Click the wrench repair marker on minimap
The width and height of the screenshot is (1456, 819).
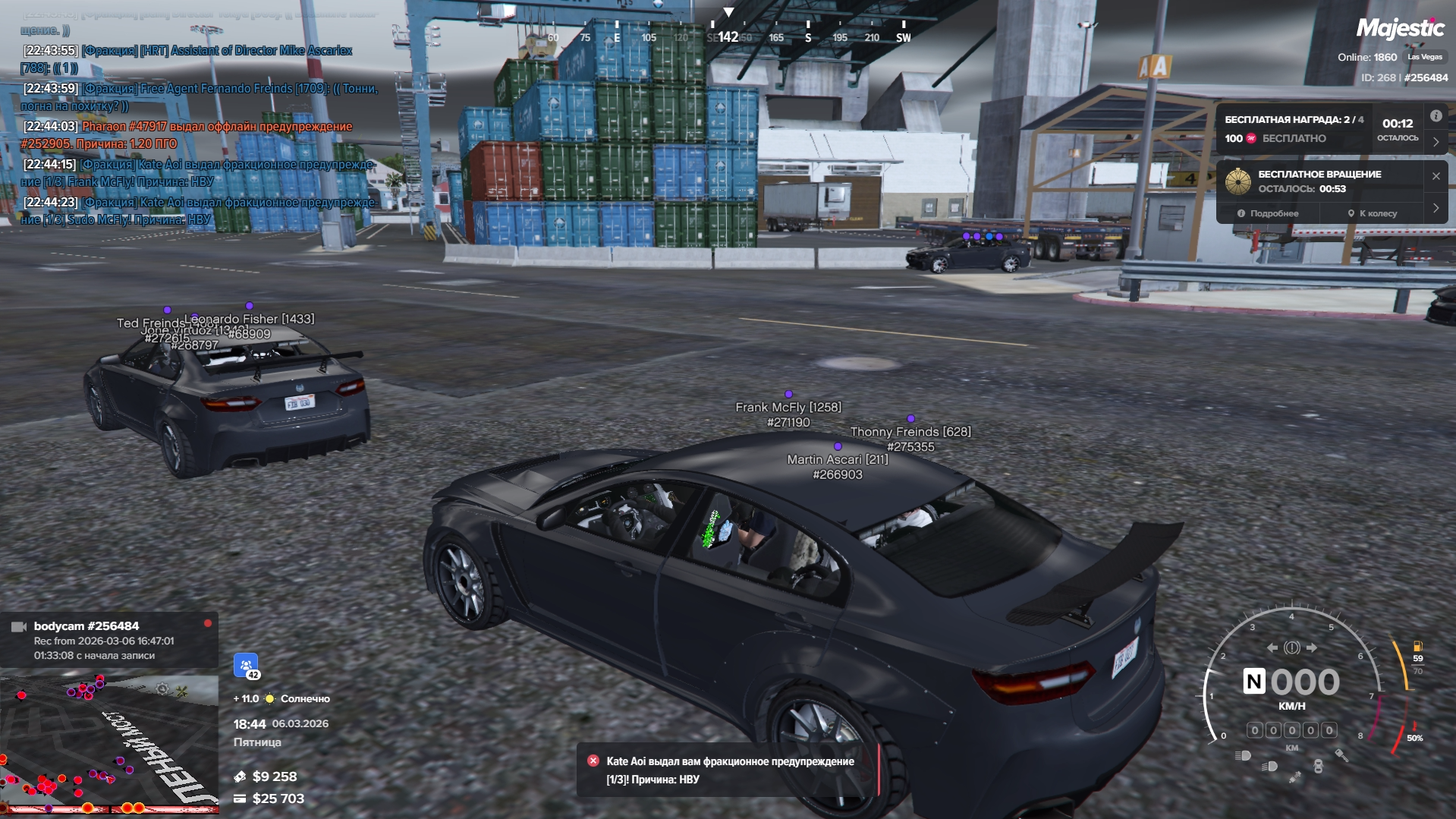pos(181,690)
